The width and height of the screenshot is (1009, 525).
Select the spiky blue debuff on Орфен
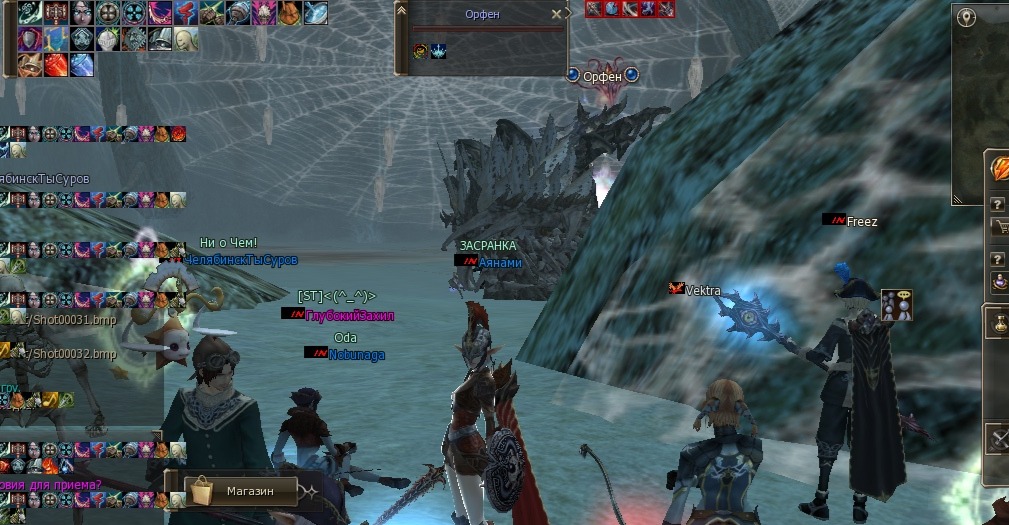439,51
